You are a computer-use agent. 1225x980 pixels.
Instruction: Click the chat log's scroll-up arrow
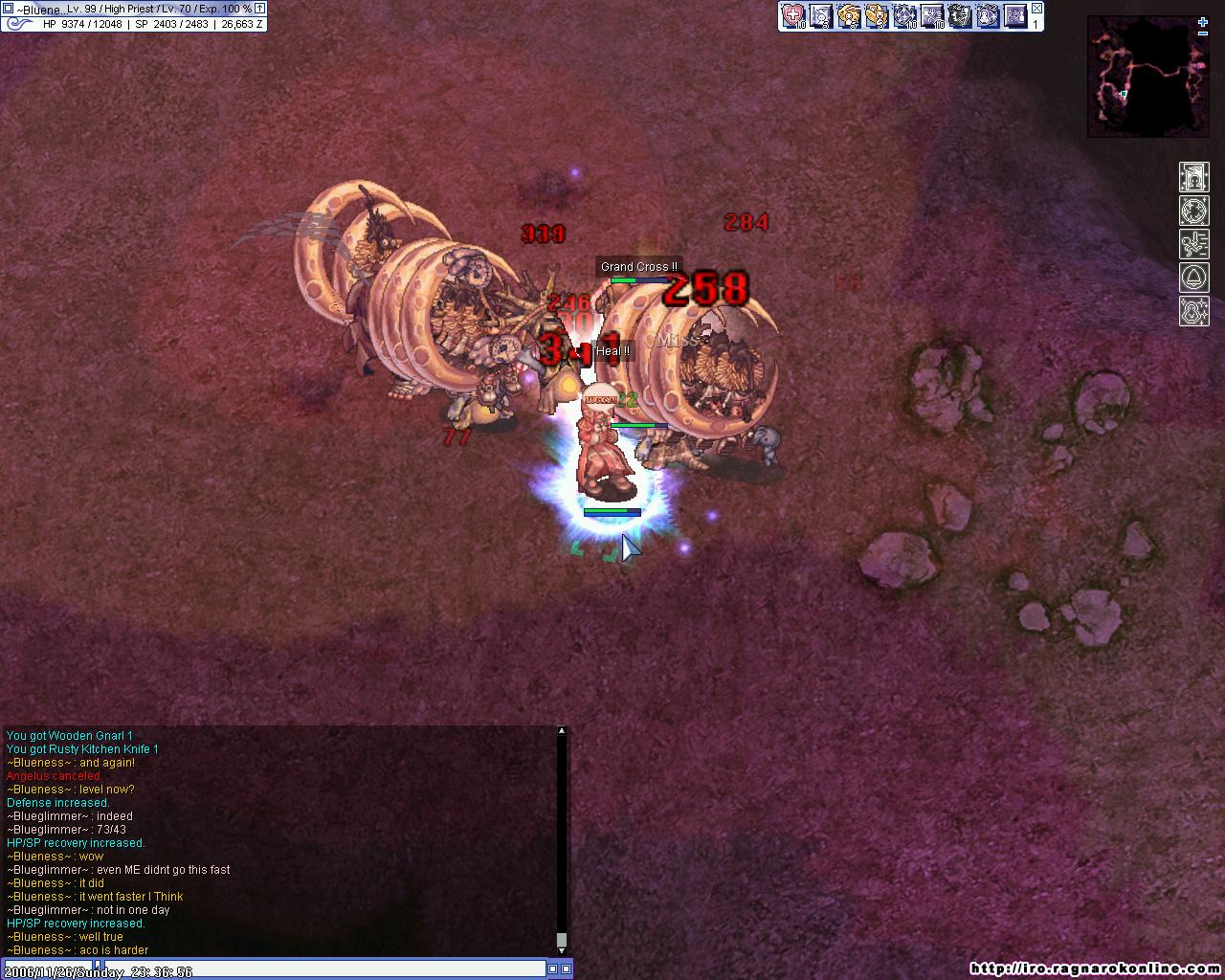pyautogui.click(x=562, y=731)
